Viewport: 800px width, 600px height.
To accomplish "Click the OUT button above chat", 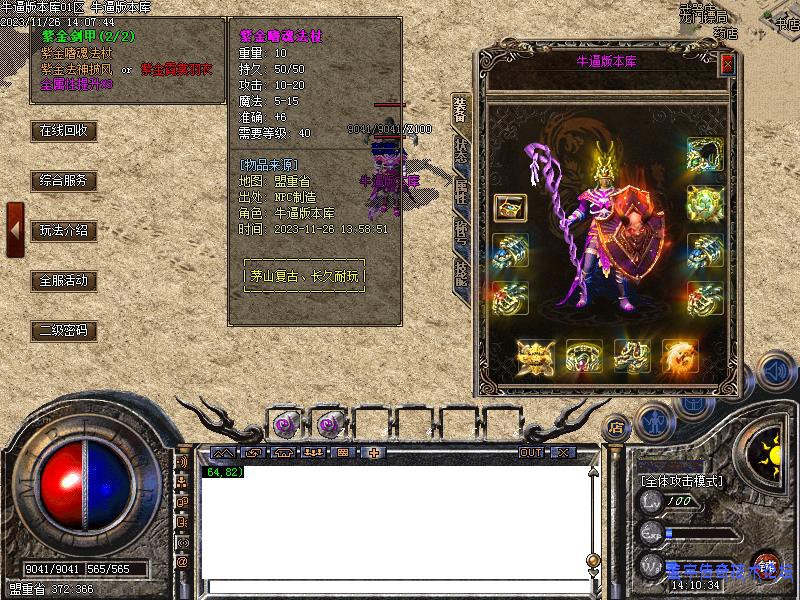I will tap(530, 453).
